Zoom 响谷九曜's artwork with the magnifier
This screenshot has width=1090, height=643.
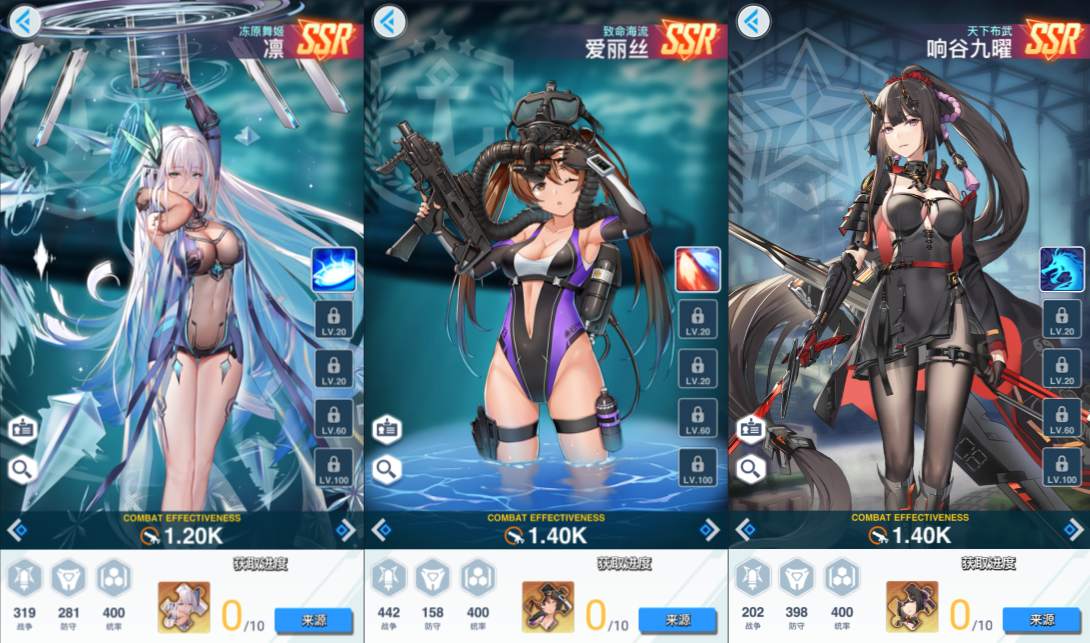[x=750, y=468]
